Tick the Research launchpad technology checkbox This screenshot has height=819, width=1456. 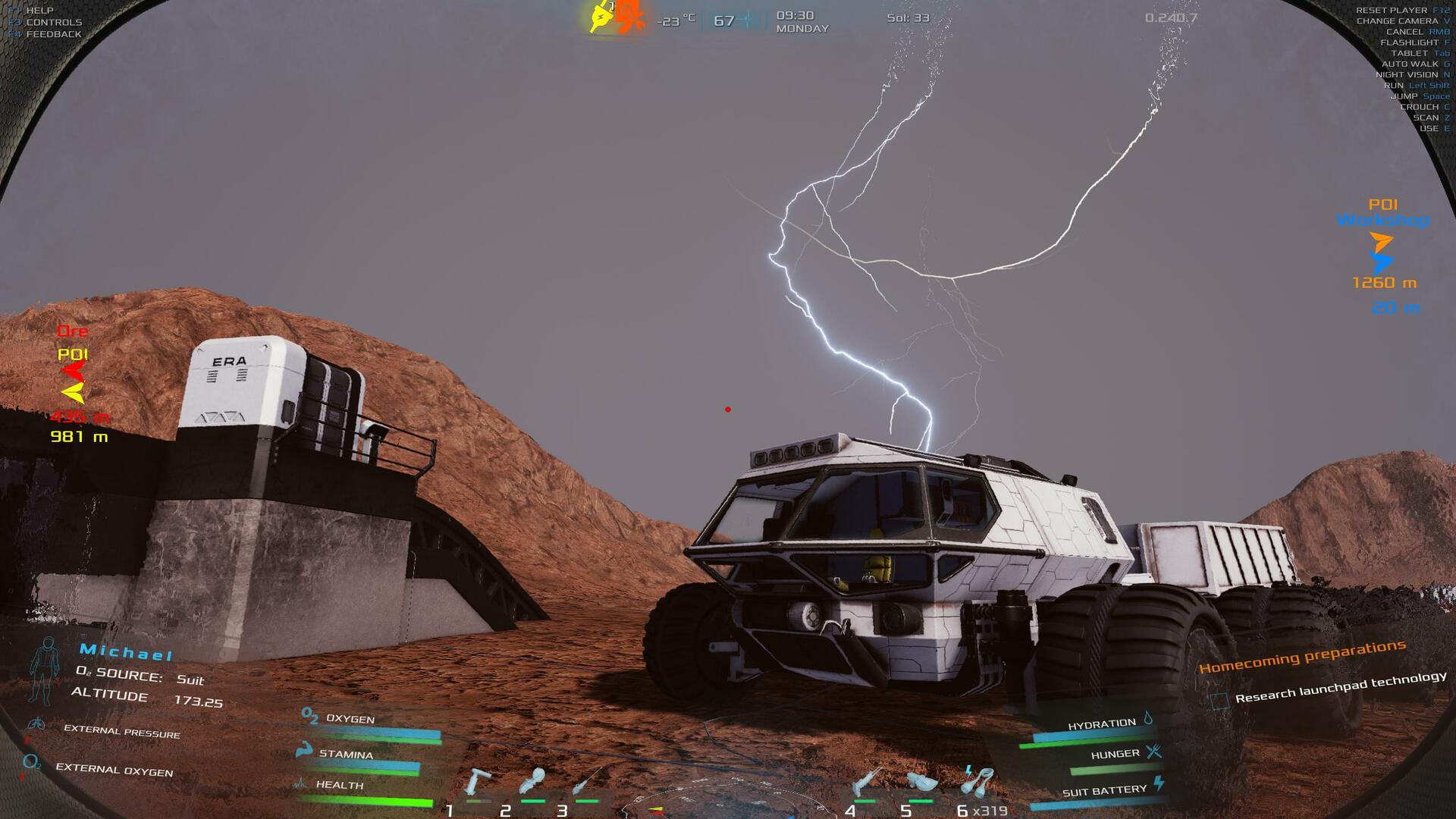pyautogui.click(x=1219, y=701)
